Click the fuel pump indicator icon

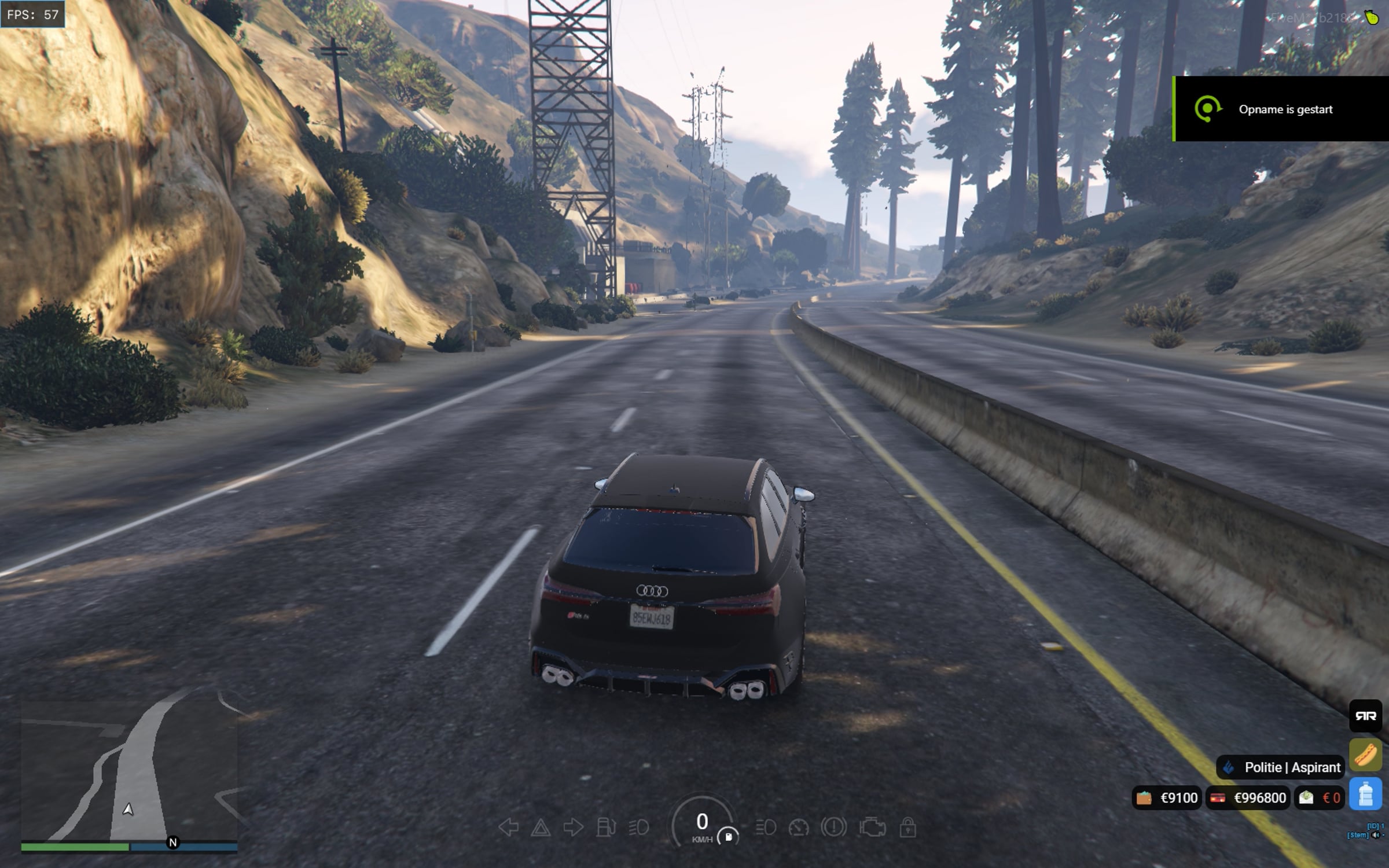pyautogui.click(x=605, y=827)
